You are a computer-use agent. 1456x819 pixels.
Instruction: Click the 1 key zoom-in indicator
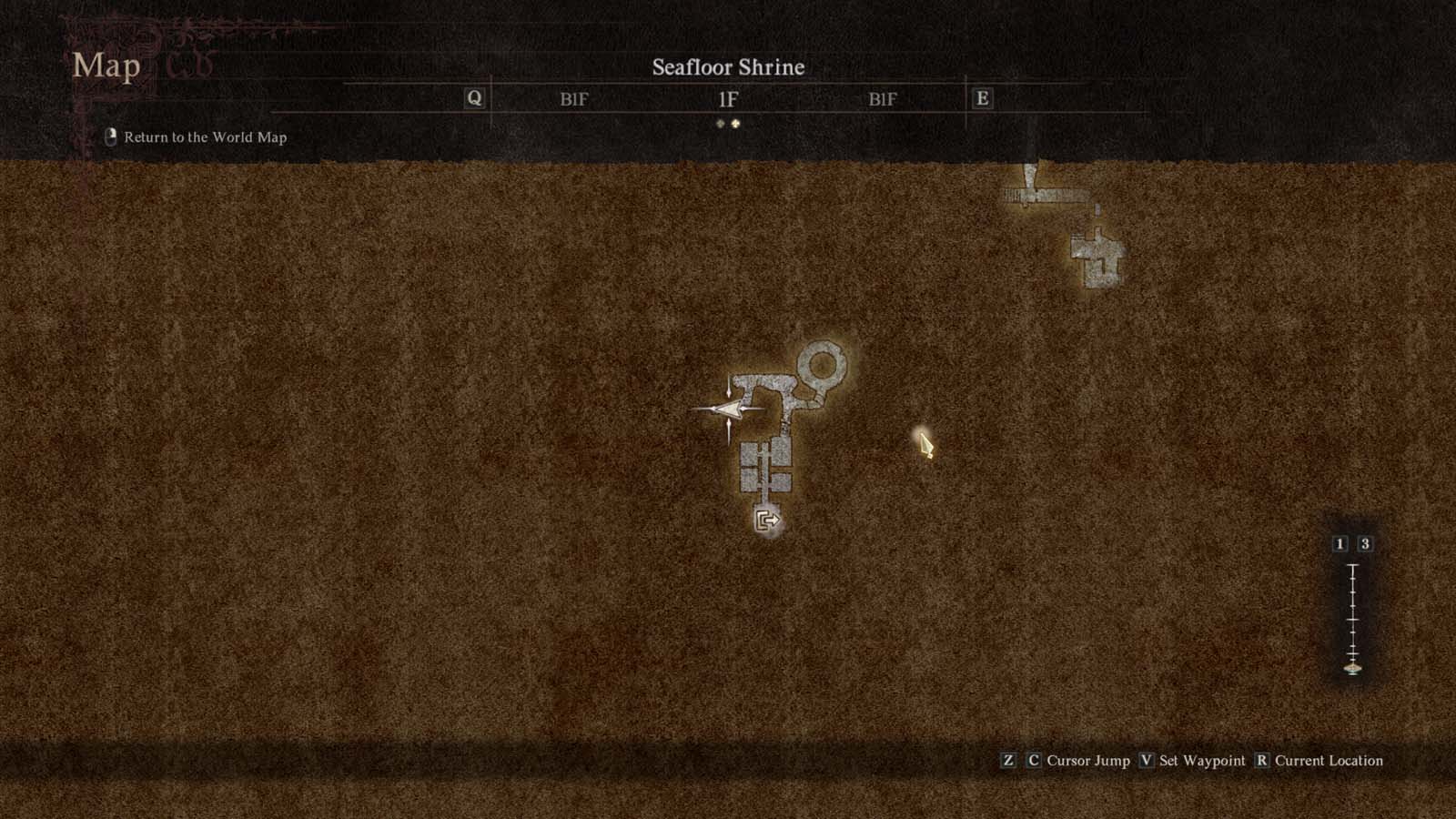click(x=1340, y=544)
